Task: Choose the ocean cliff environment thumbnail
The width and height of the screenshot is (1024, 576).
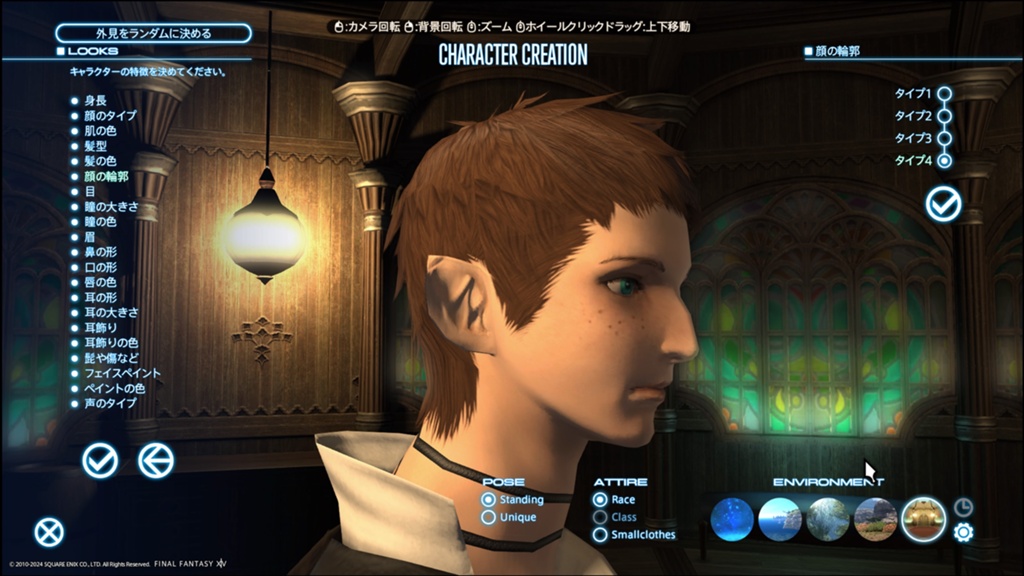Action: pyautogui.click(x=780, y=520)
